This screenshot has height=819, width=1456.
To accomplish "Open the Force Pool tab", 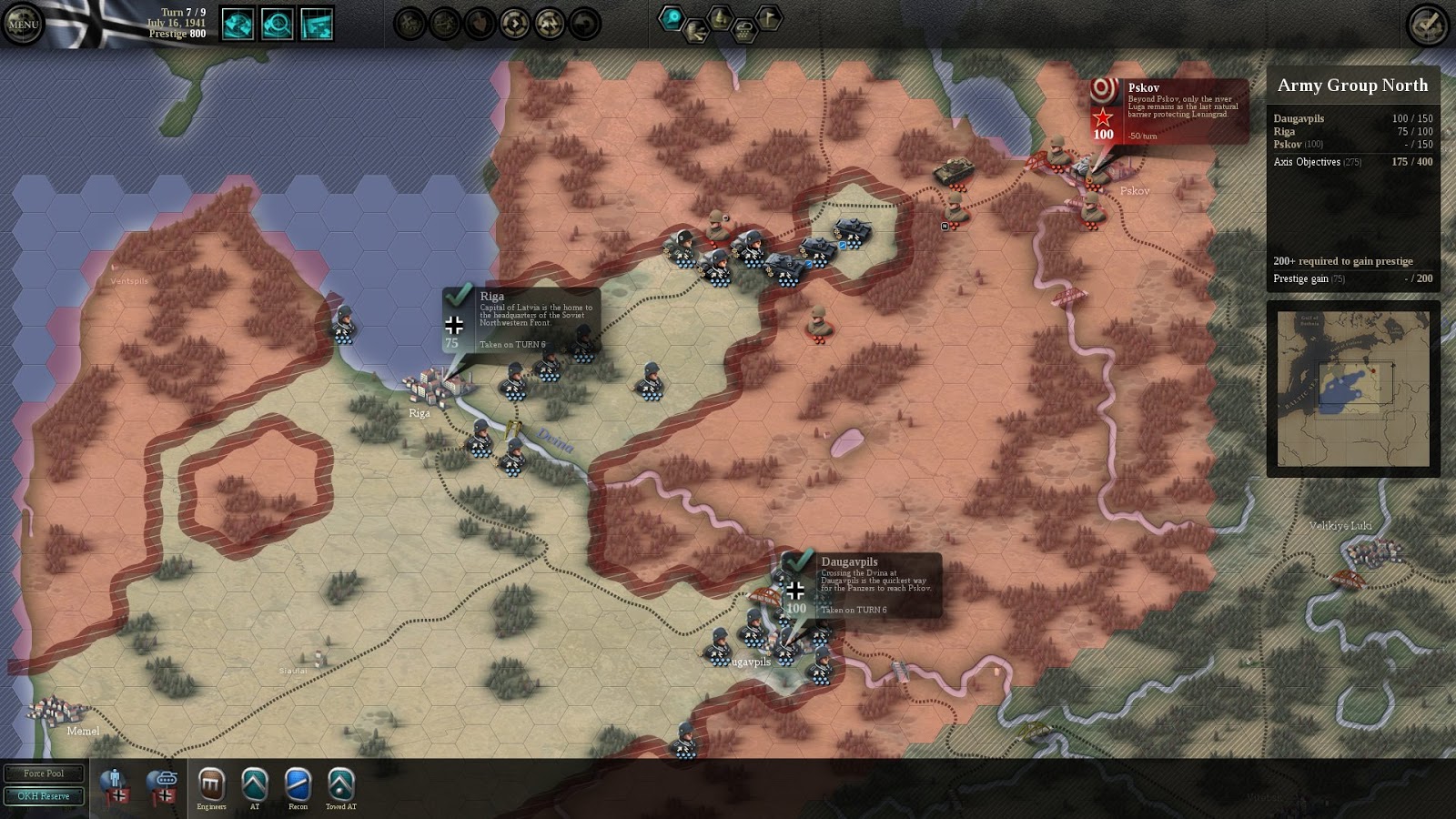I will pyautogui.click(x=44, y=773).
